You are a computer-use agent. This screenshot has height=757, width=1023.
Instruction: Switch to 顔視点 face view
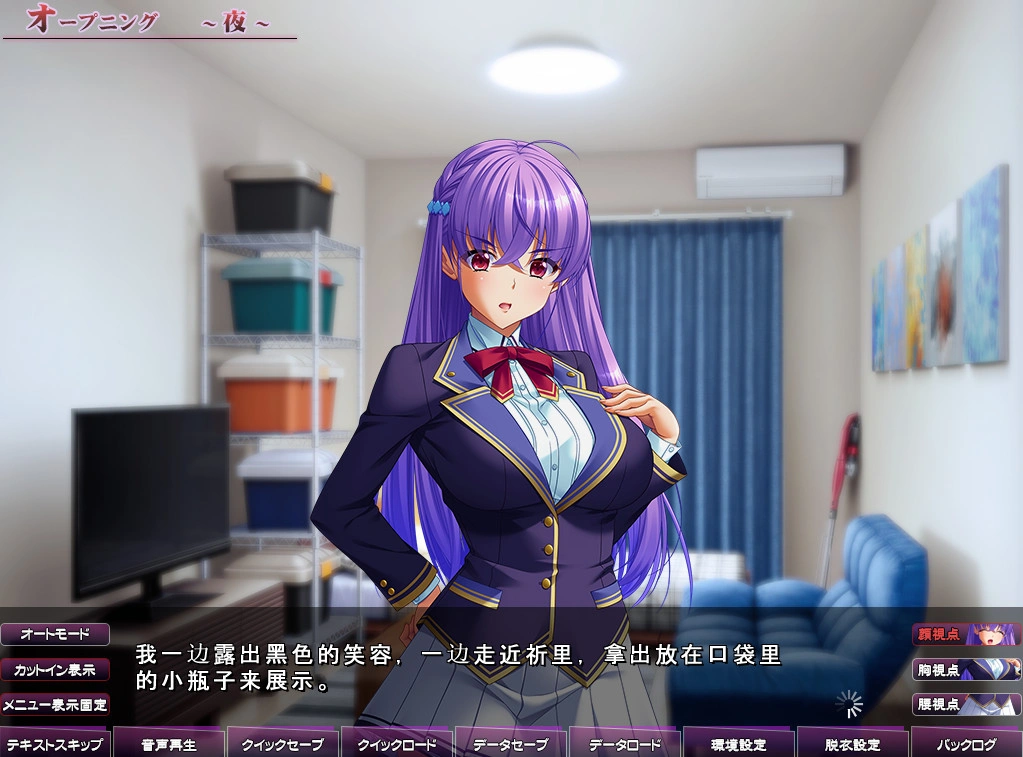pyautogui.click(x=966, y=634)
